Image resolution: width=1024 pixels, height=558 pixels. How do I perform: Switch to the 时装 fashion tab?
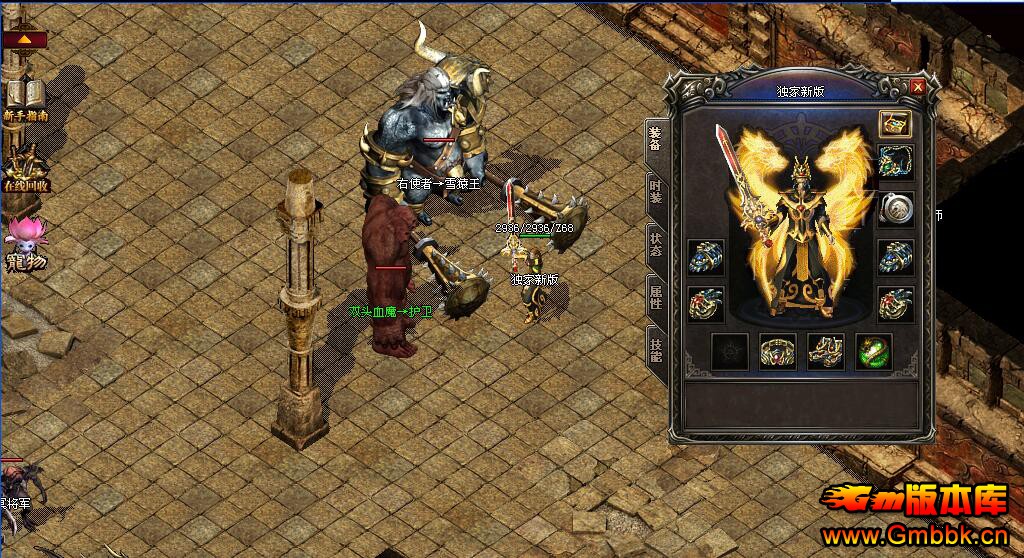pyautogui.click(x=656, y=192)
